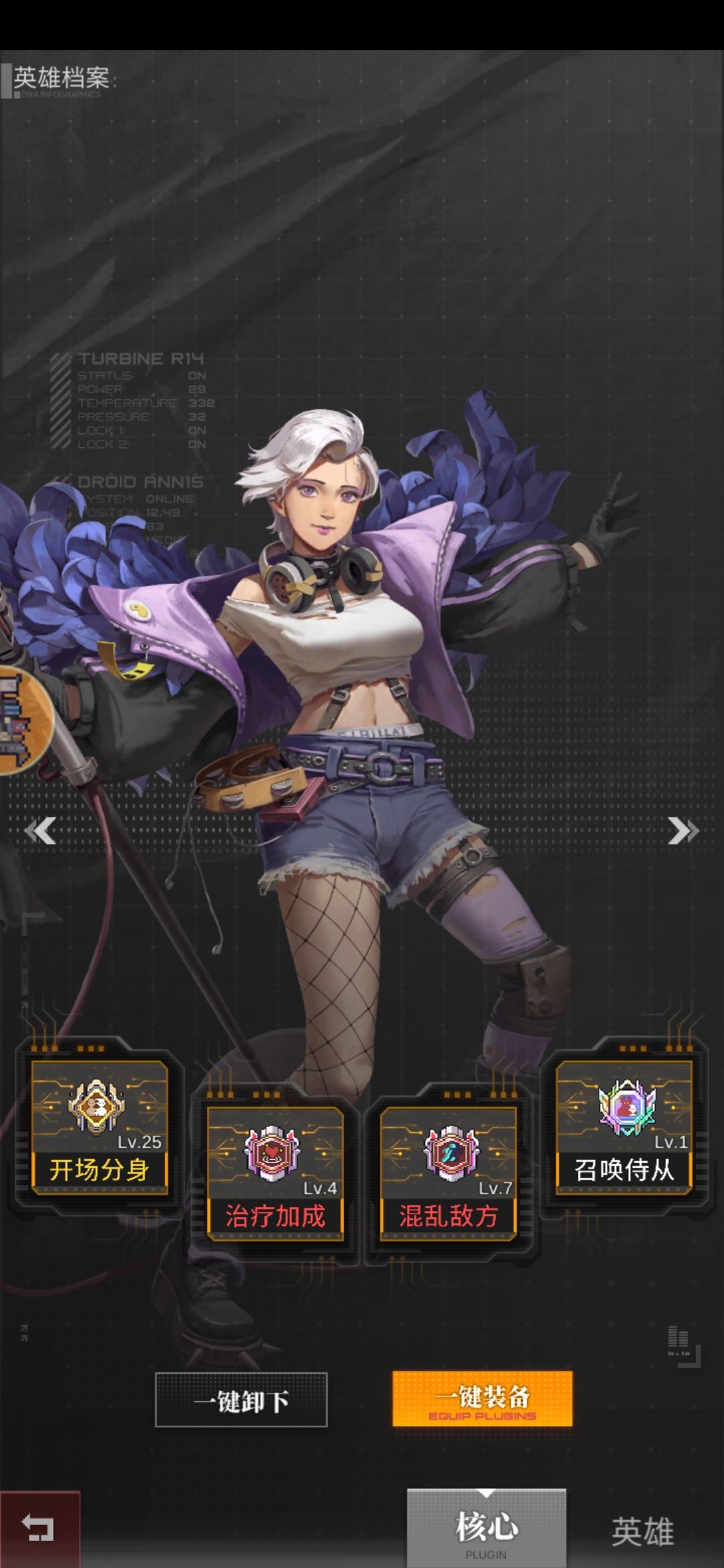The height and width of the screenshot is (1568, 724).
Task: Select the 开场分身 Lv.25 plugin slot
Action: pyautogui.click(x=99, y=1127)
